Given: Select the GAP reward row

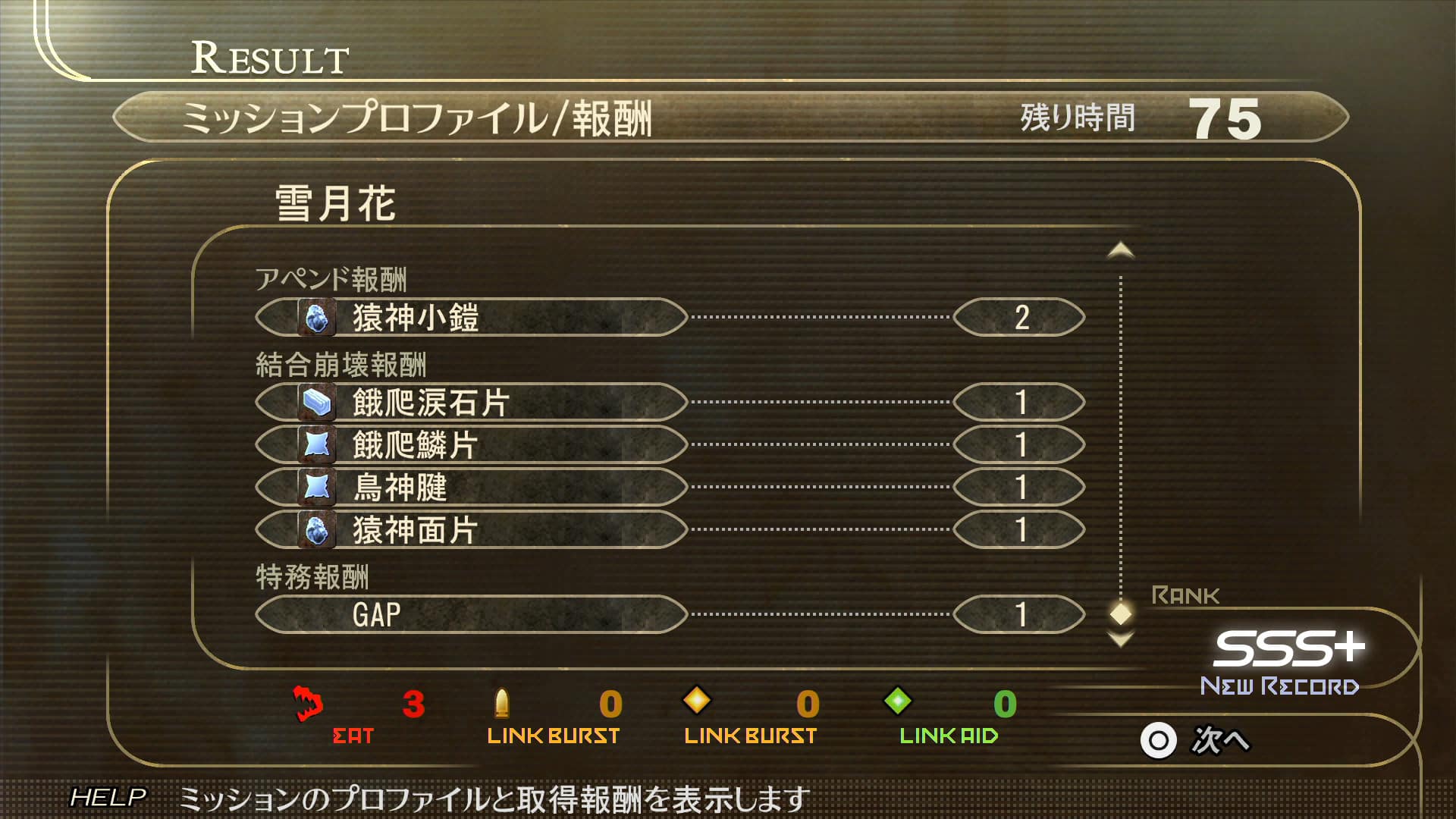Looking at the screenshot, I should click(470, 615).
